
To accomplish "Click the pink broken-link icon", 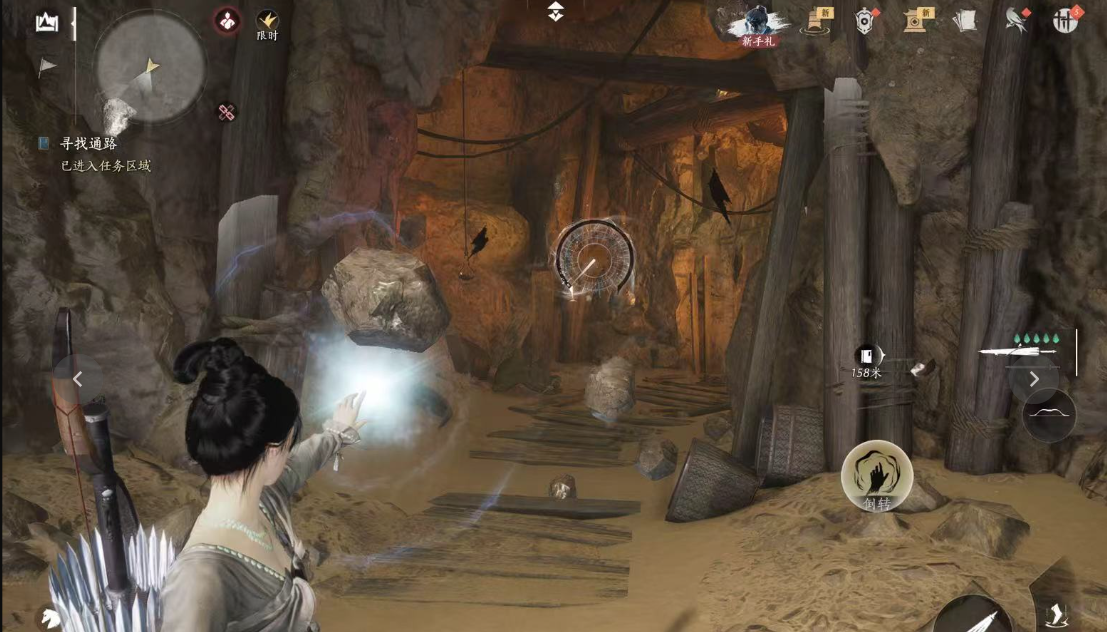I will [x=227, y=113].
